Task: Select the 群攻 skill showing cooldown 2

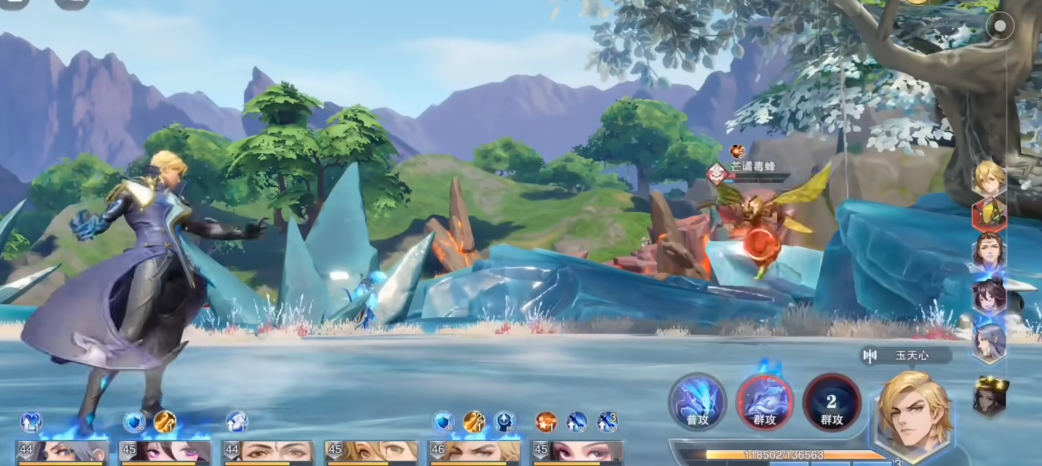Action: click(831, 403)
